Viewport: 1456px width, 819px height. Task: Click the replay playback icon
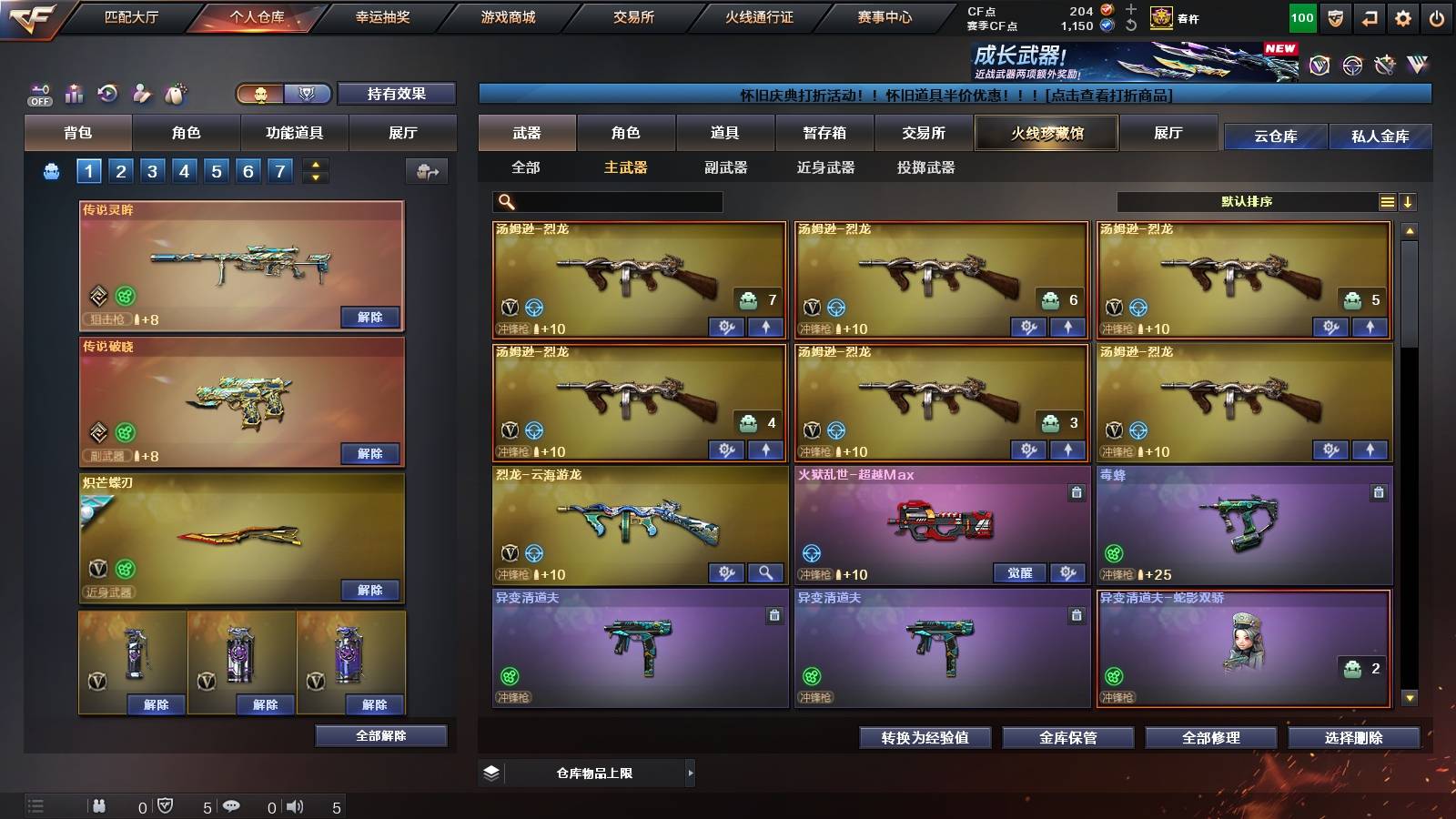(108, 91)
